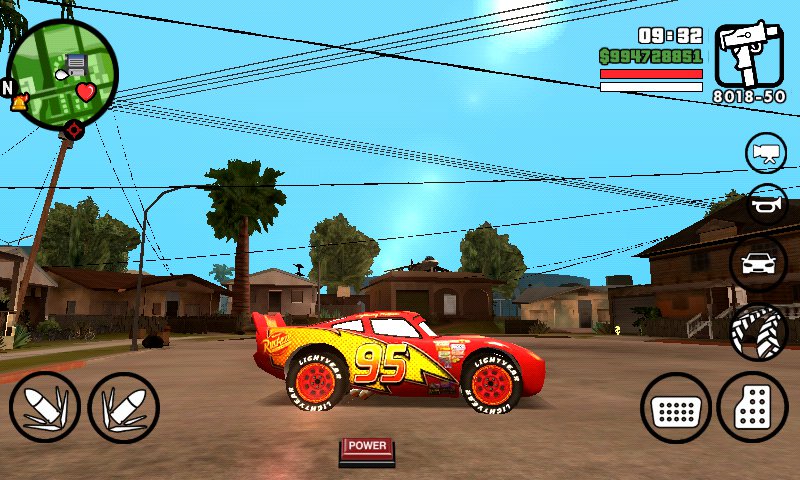
Task: Honk using the horn button
Action: pyautogui.click(x=767, y=204)
